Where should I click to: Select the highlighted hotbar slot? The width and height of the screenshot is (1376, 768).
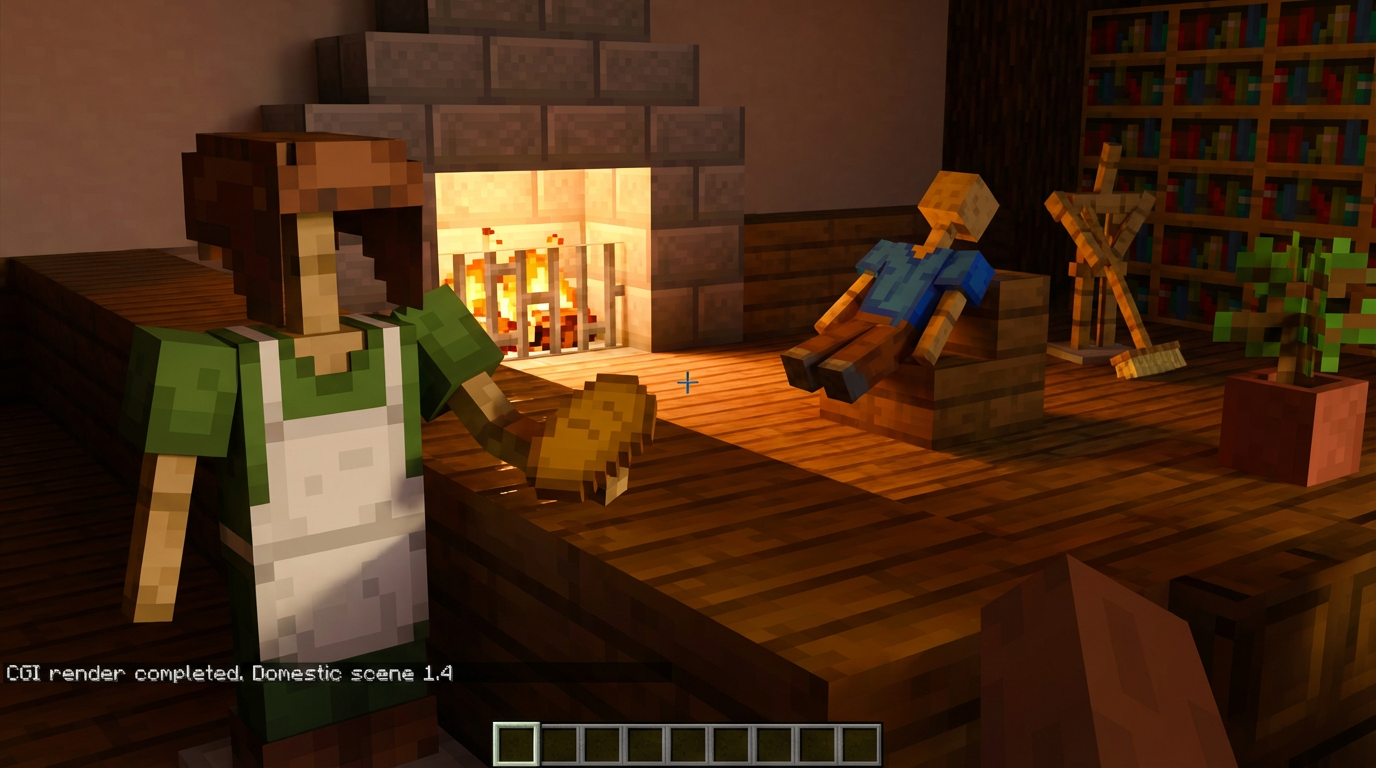click(516, 745)
